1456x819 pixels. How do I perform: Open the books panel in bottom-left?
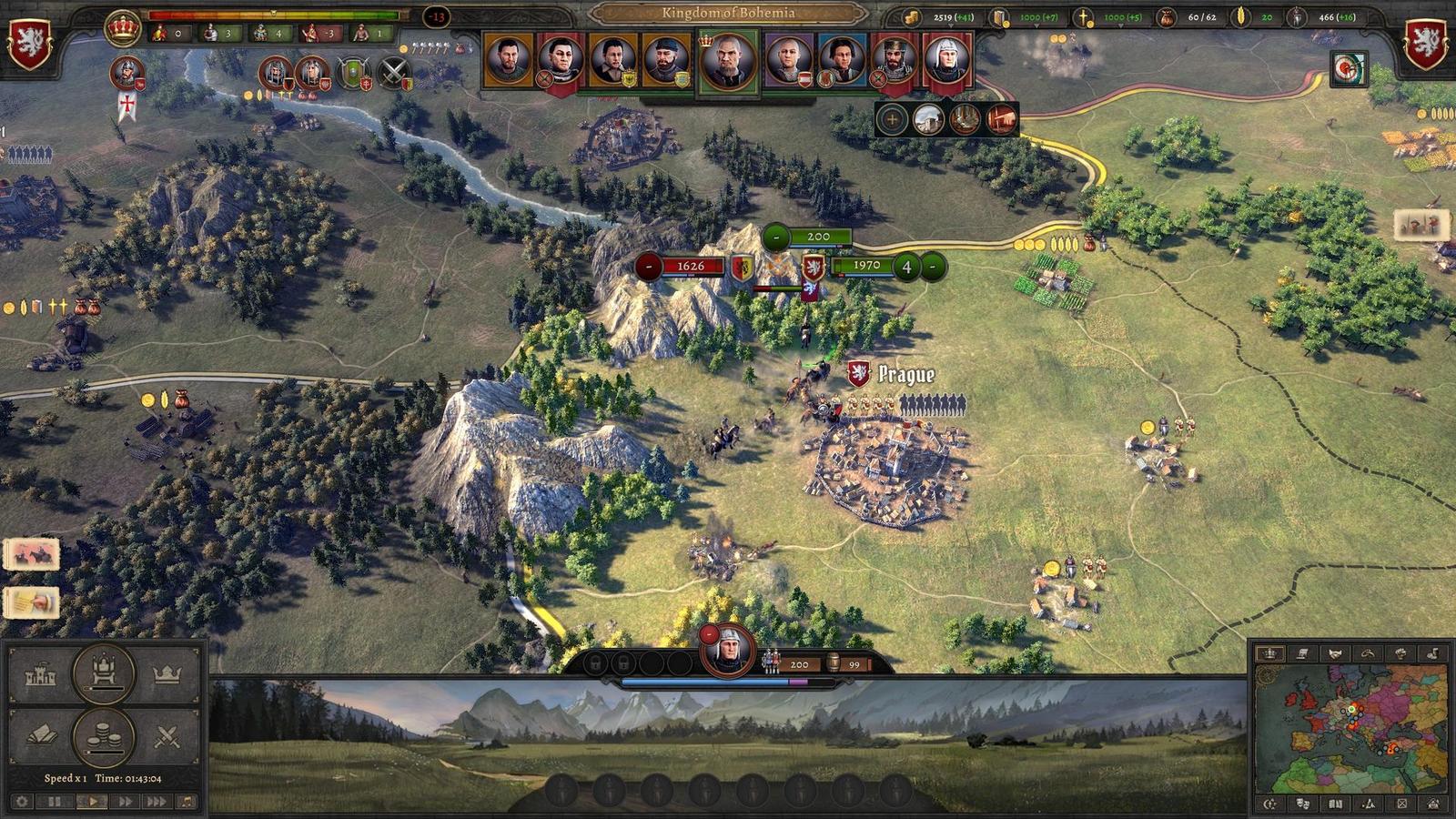(44, 733)
